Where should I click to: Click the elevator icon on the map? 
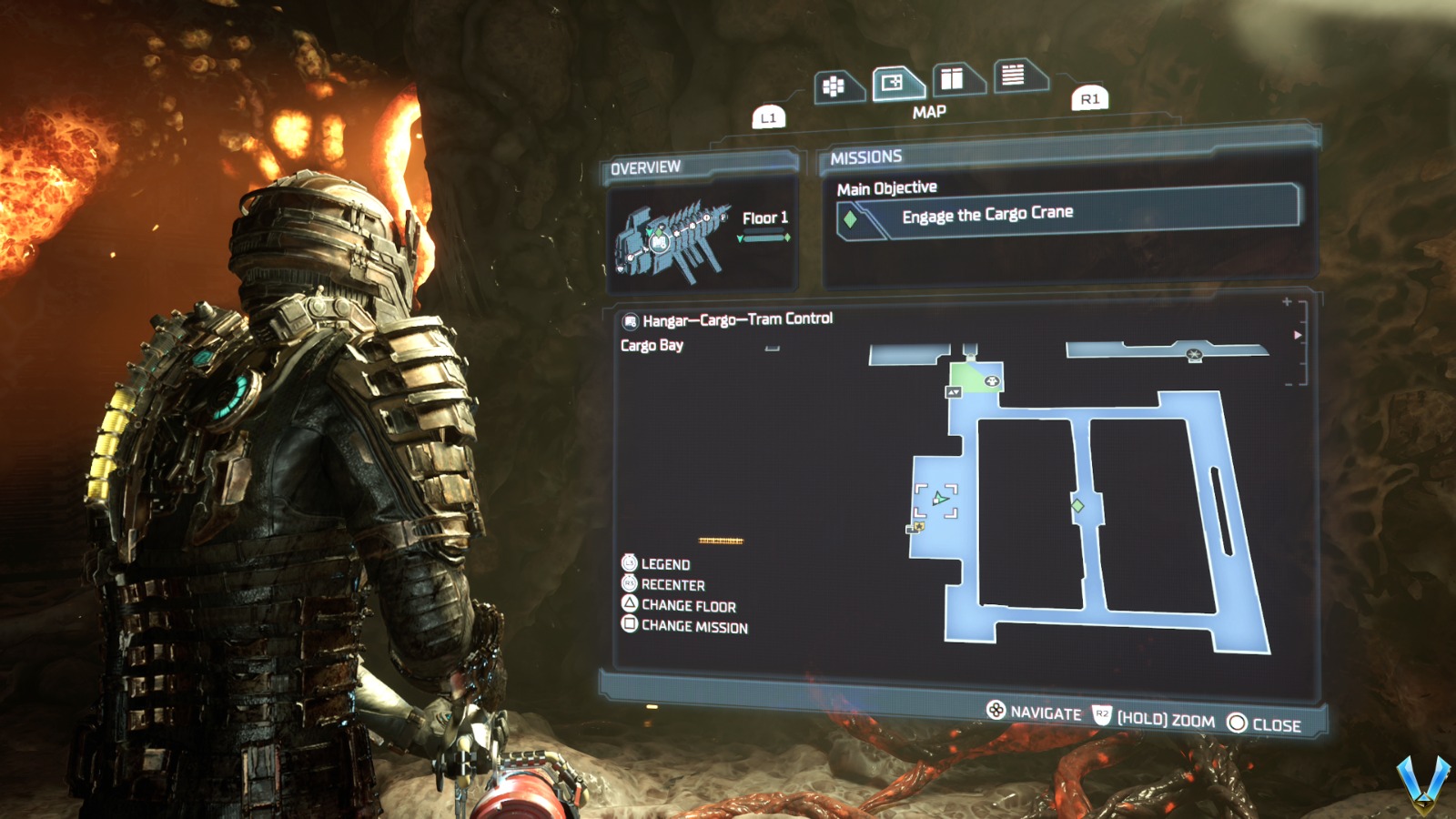(x=954, y=392)
